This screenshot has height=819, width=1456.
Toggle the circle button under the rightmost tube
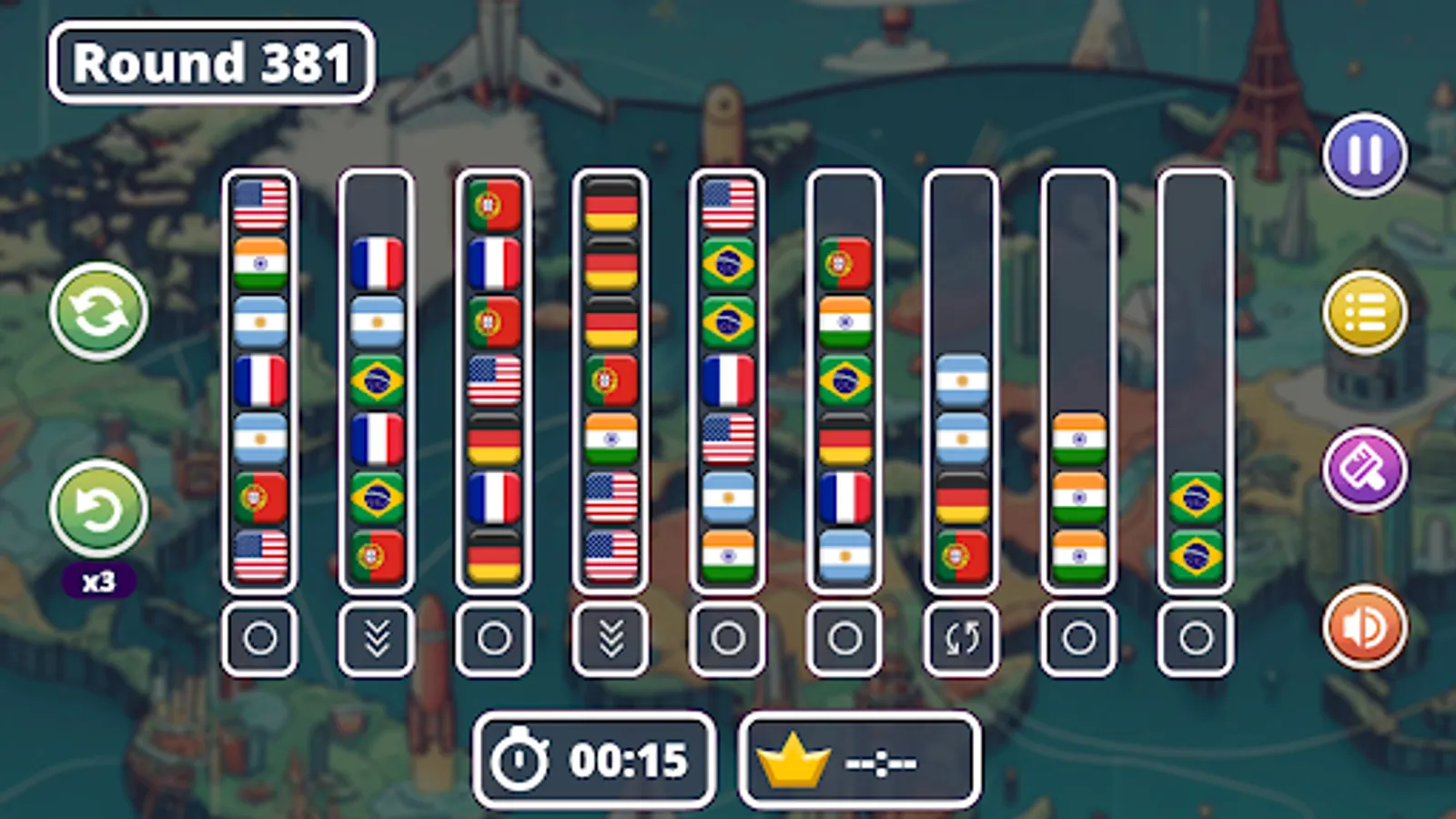pyautogui.click(x=1198, y=637)
